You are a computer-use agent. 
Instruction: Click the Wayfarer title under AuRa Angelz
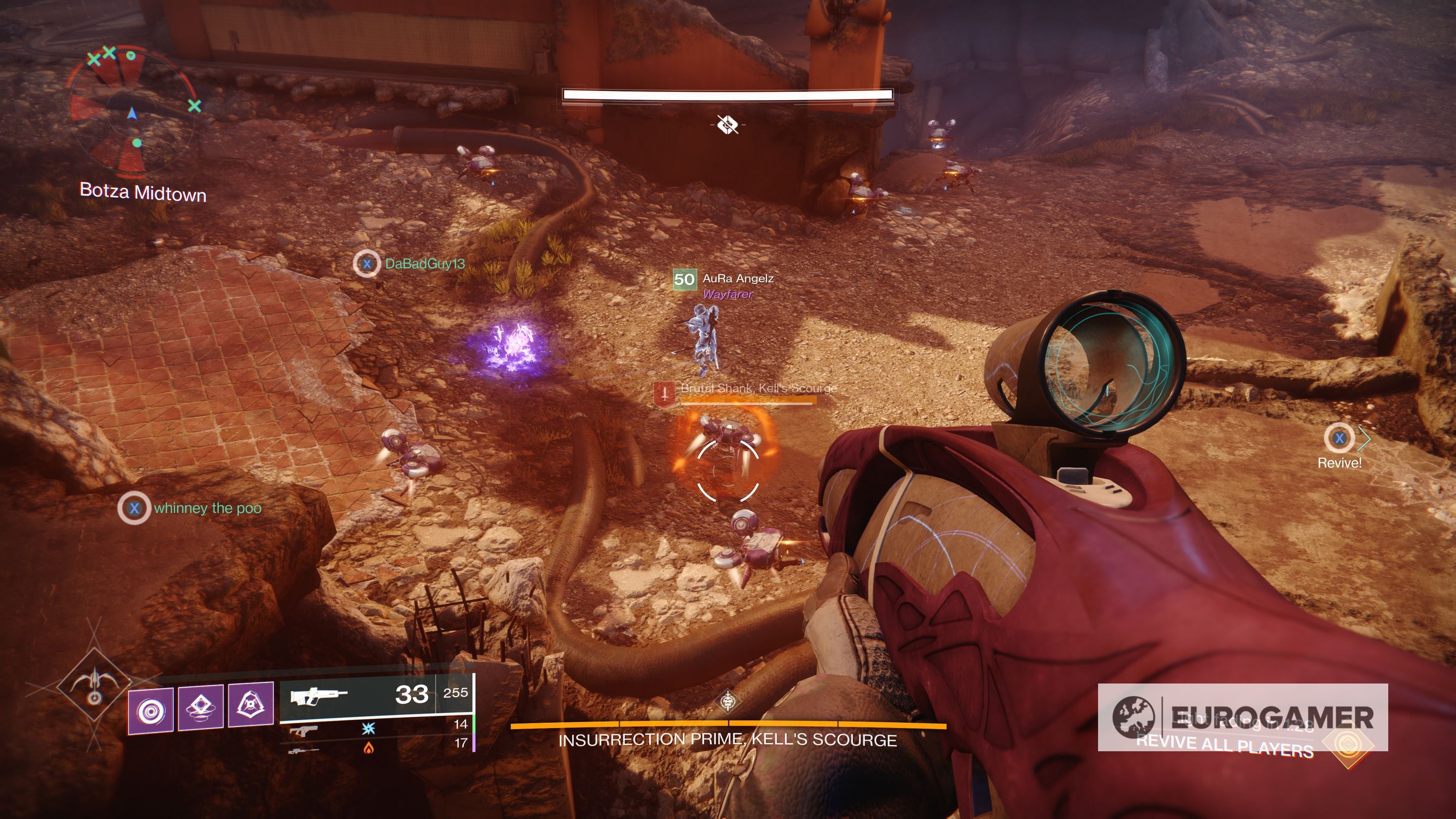[727, 295]
